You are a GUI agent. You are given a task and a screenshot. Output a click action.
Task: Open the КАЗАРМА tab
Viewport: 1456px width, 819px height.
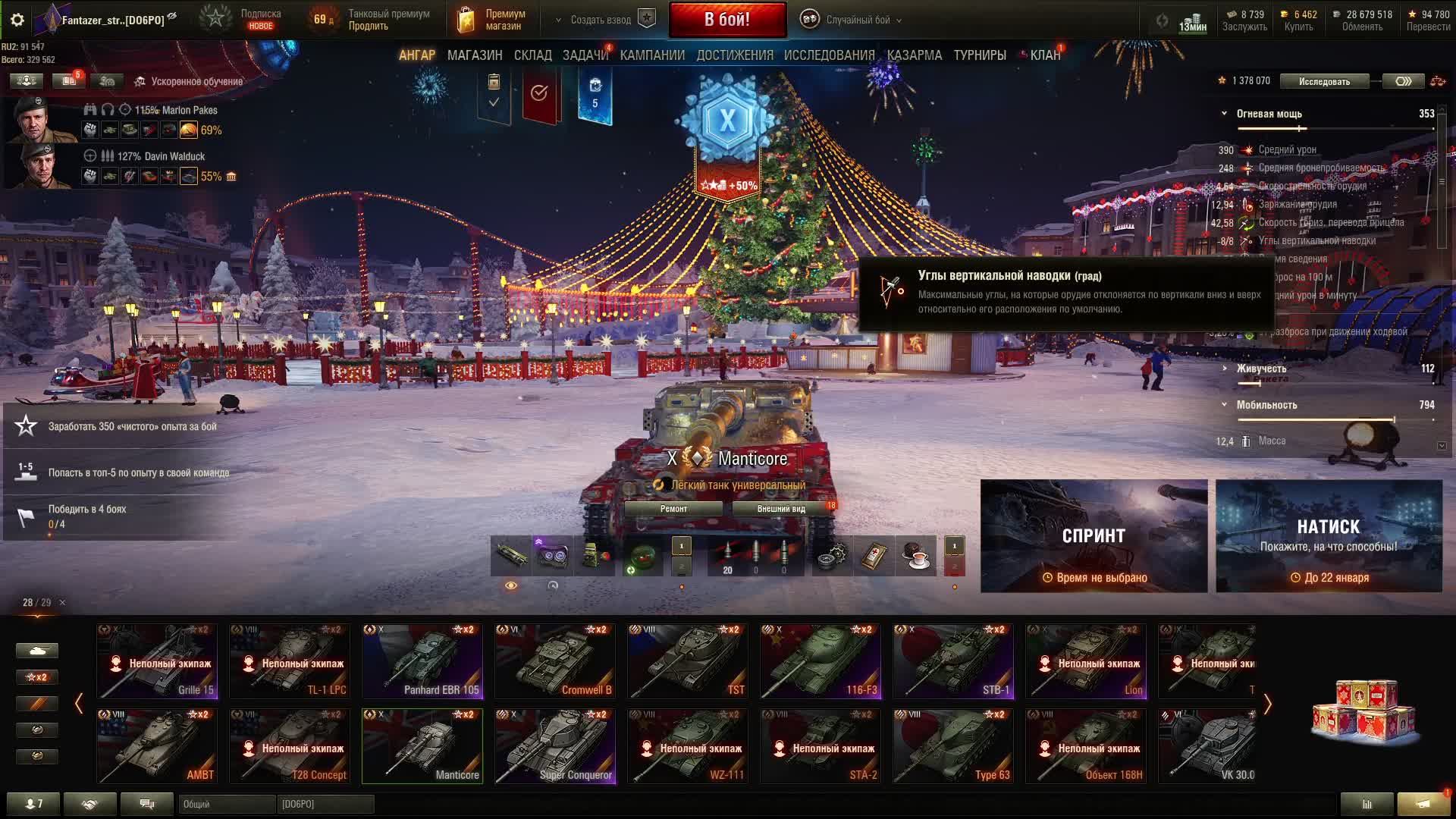[915, 55]
